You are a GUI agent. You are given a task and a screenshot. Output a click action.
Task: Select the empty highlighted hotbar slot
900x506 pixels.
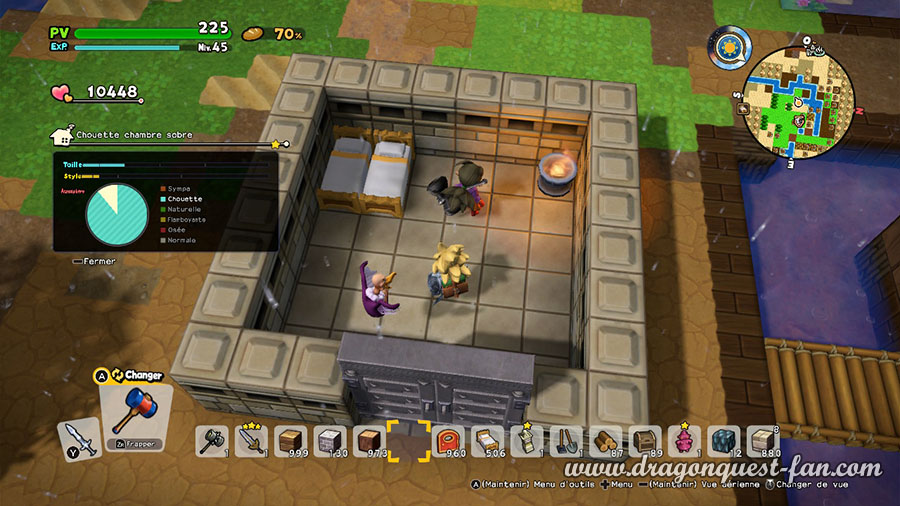(x=409, y=440)
